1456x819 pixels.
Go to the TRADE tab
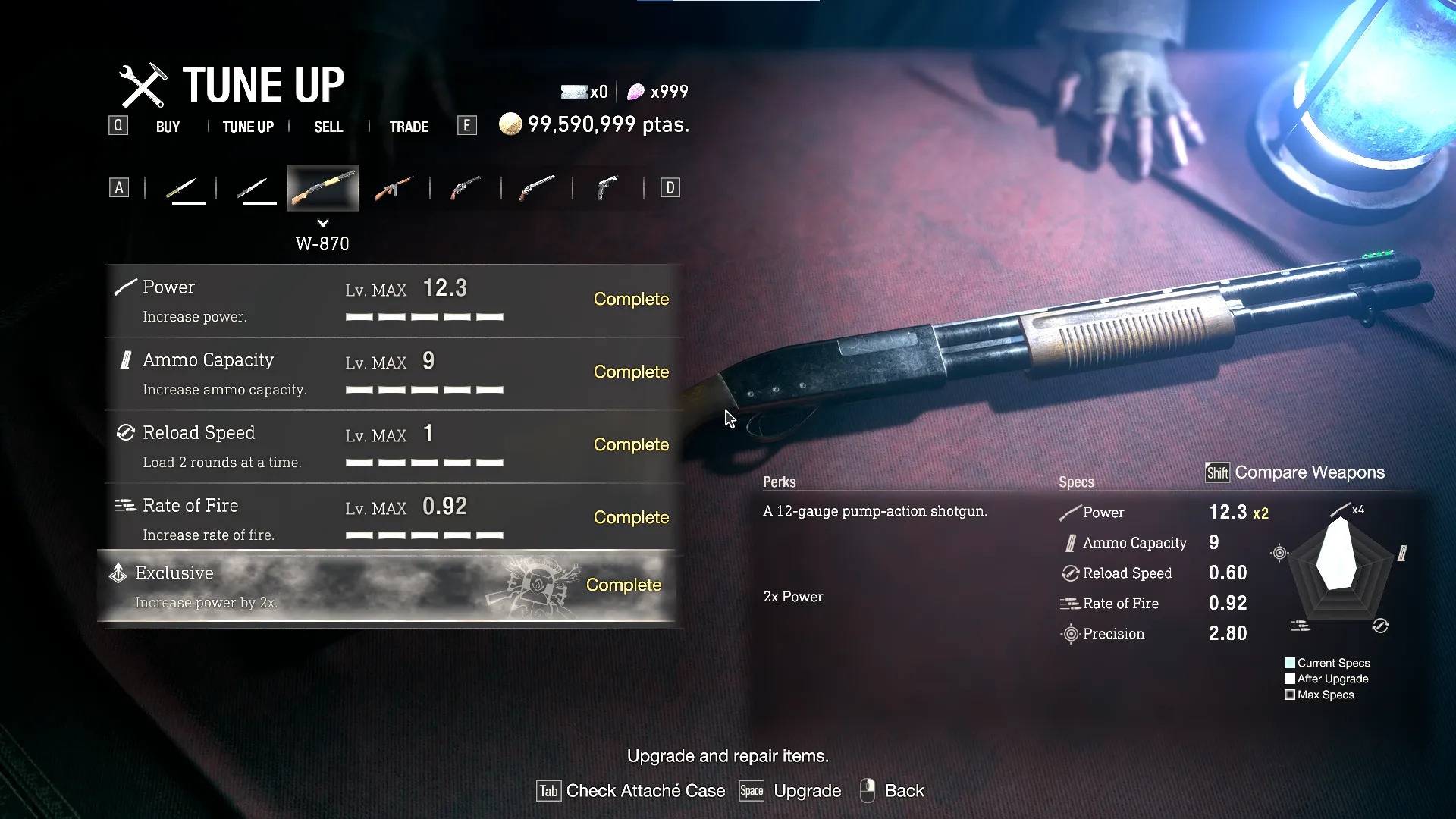(x=409, y=127)
